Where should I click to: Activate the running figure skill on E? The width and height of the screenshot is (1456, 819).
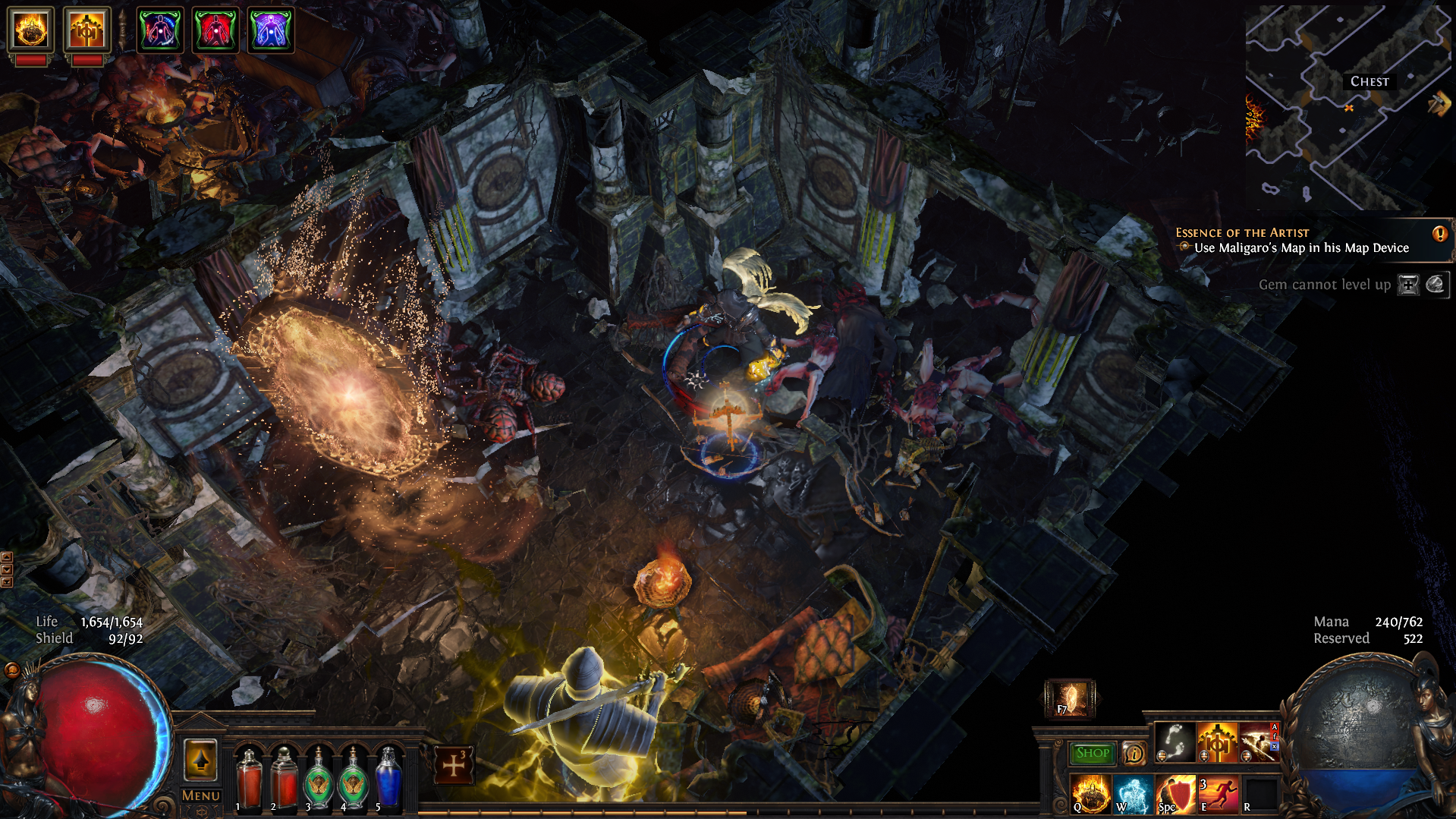coord(1217,794)
